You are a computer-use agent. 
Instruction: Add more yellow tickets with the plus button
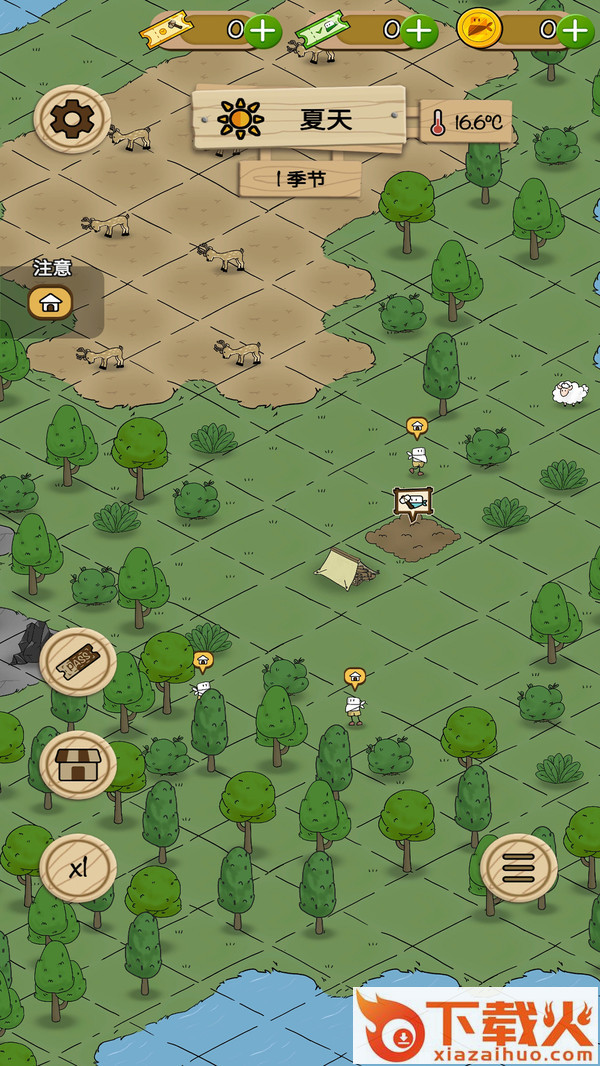pos(263,30)
